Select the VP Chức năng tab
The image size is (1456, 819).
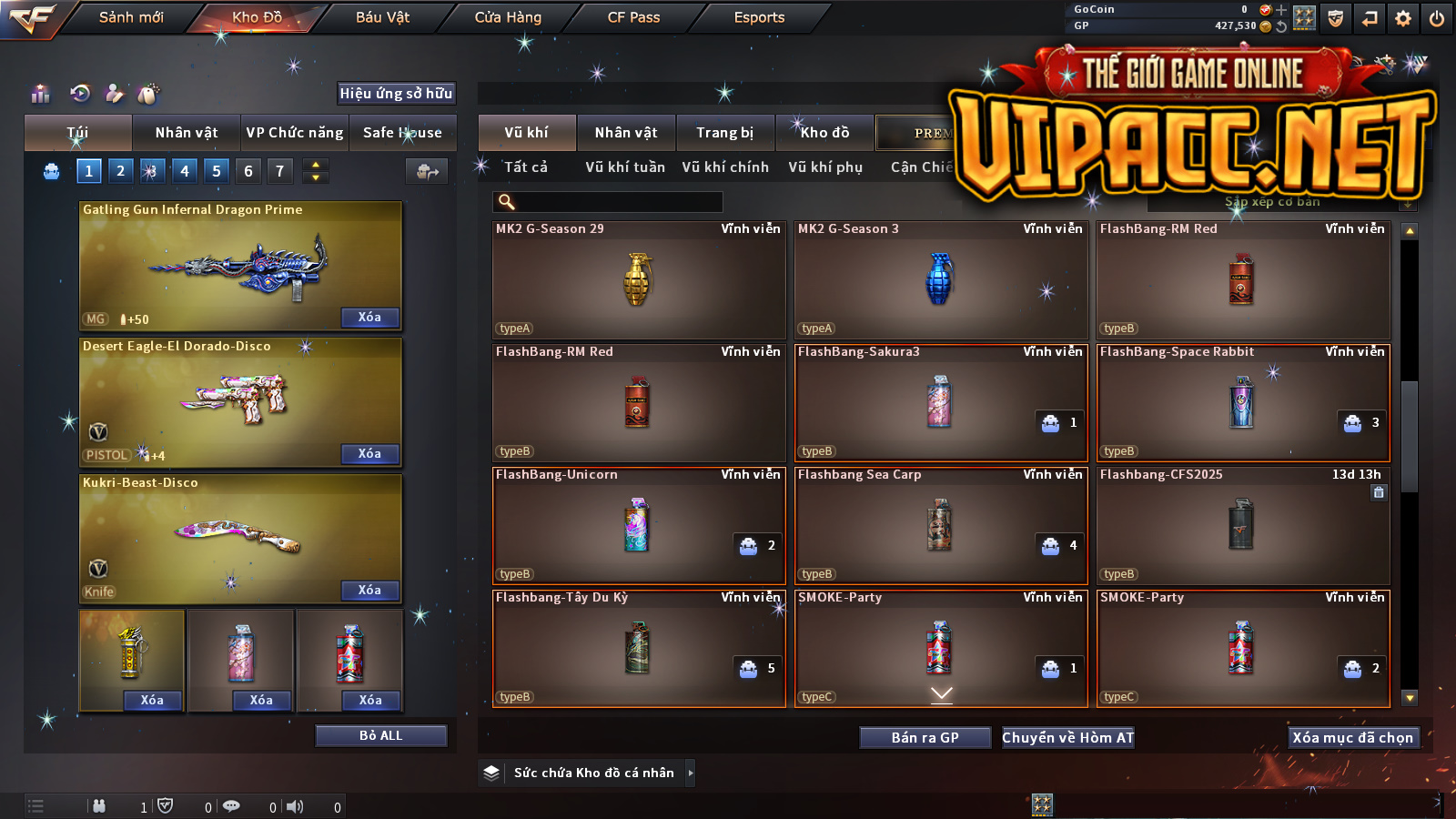(x=295, y=133)
